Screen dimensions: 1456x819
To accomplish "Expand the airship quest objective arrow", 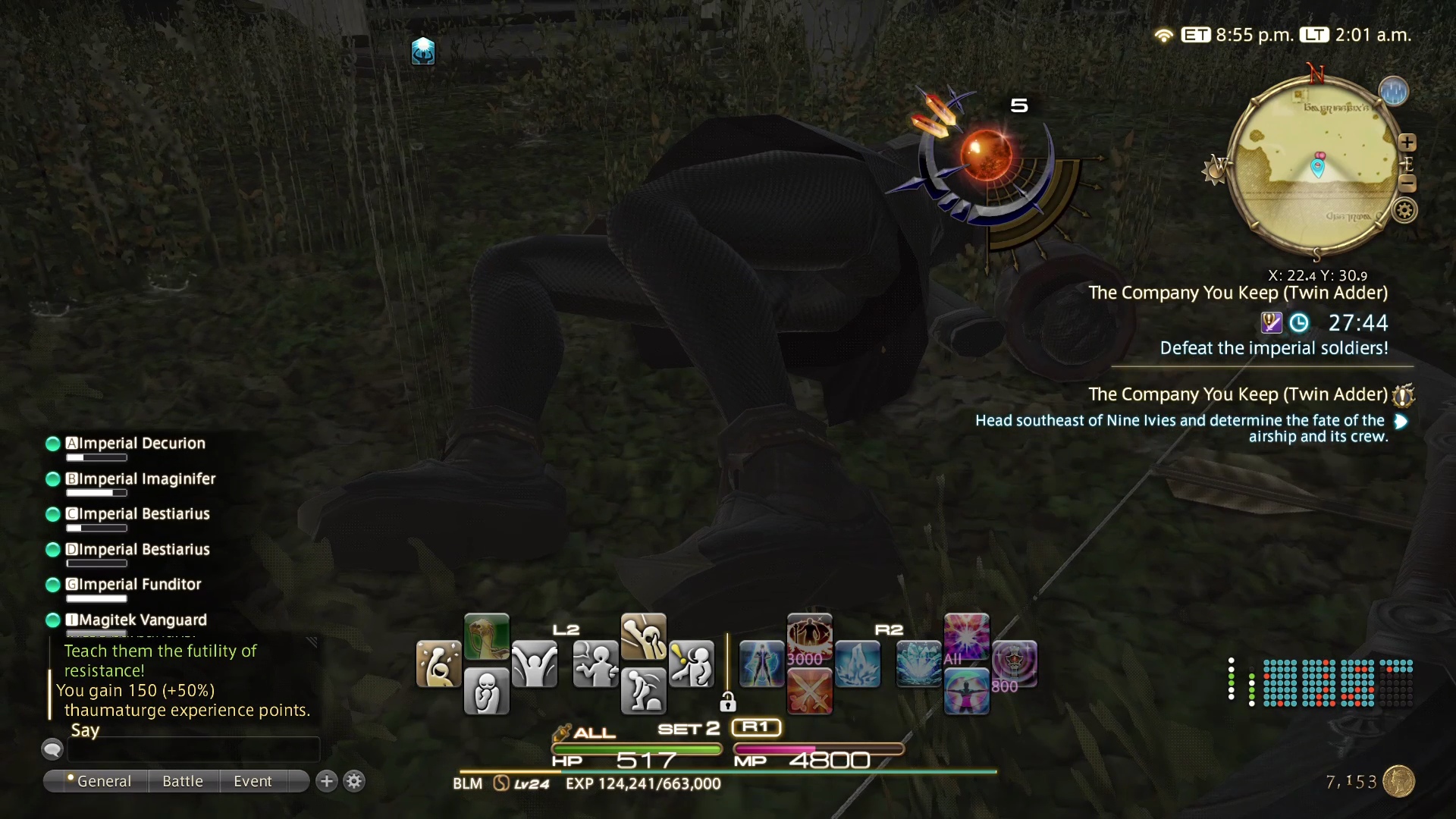I will (1401, 422).
